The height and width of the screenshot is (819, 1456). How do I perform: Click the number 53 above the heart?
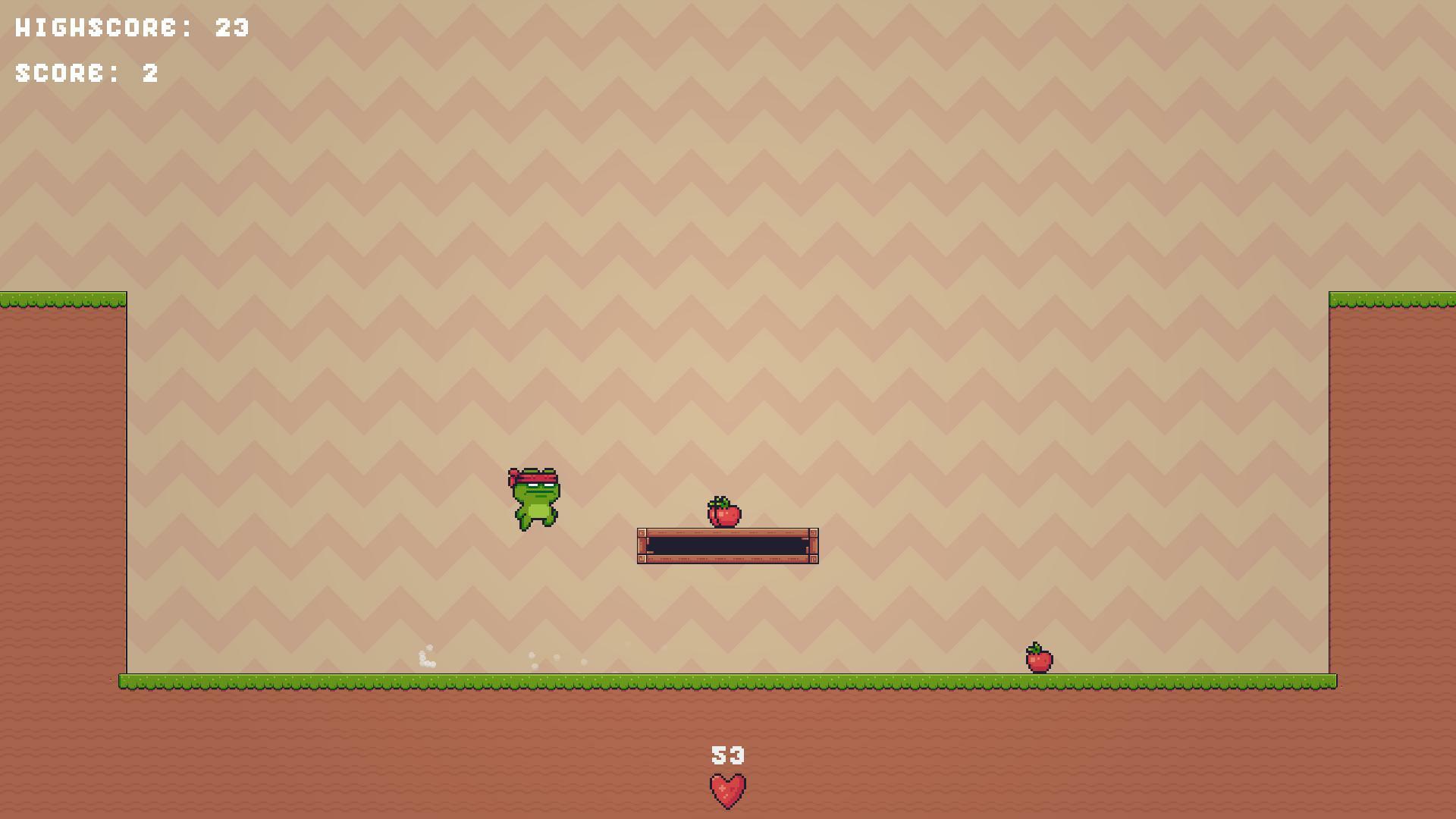pos(727,755)
